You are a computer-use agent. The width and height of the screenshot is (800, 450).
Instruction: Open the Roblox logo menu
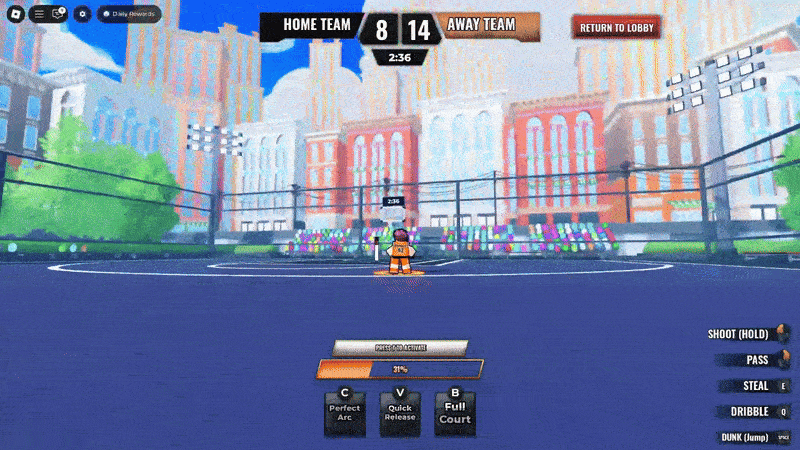15,14
